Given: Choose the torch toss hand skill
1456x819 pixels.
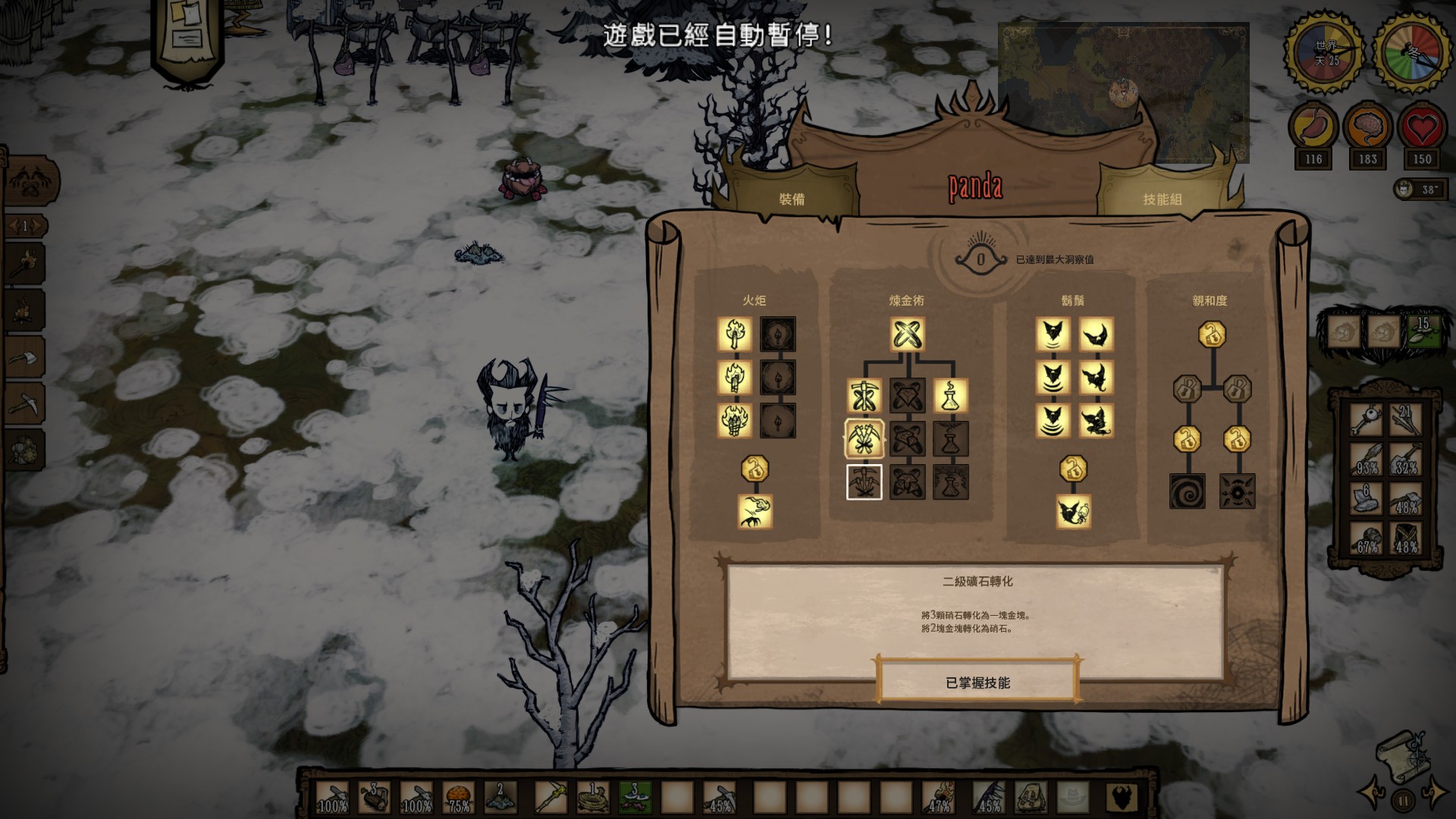Looking at the screenshot, I should [x=755, y=511].
